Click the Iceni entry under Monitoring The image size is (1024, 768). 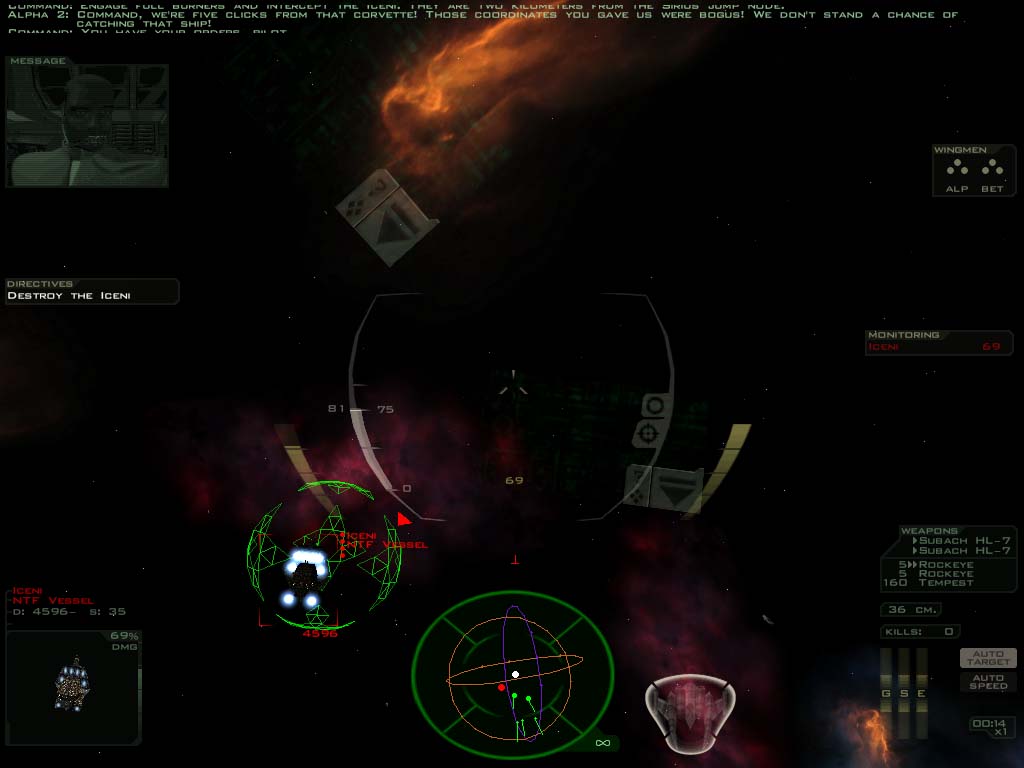coord(938,347)
